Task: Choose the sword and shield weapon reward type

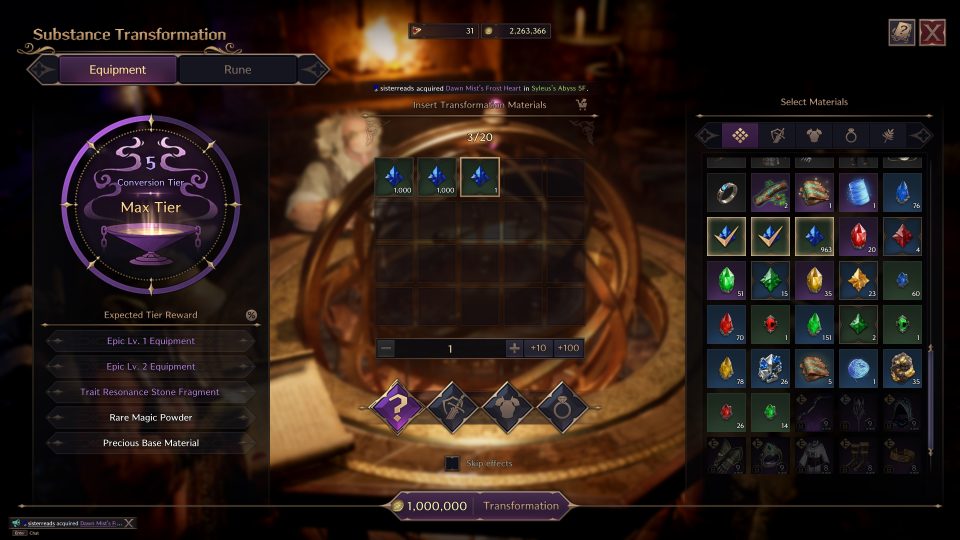Action: click(x=450, y=406)
